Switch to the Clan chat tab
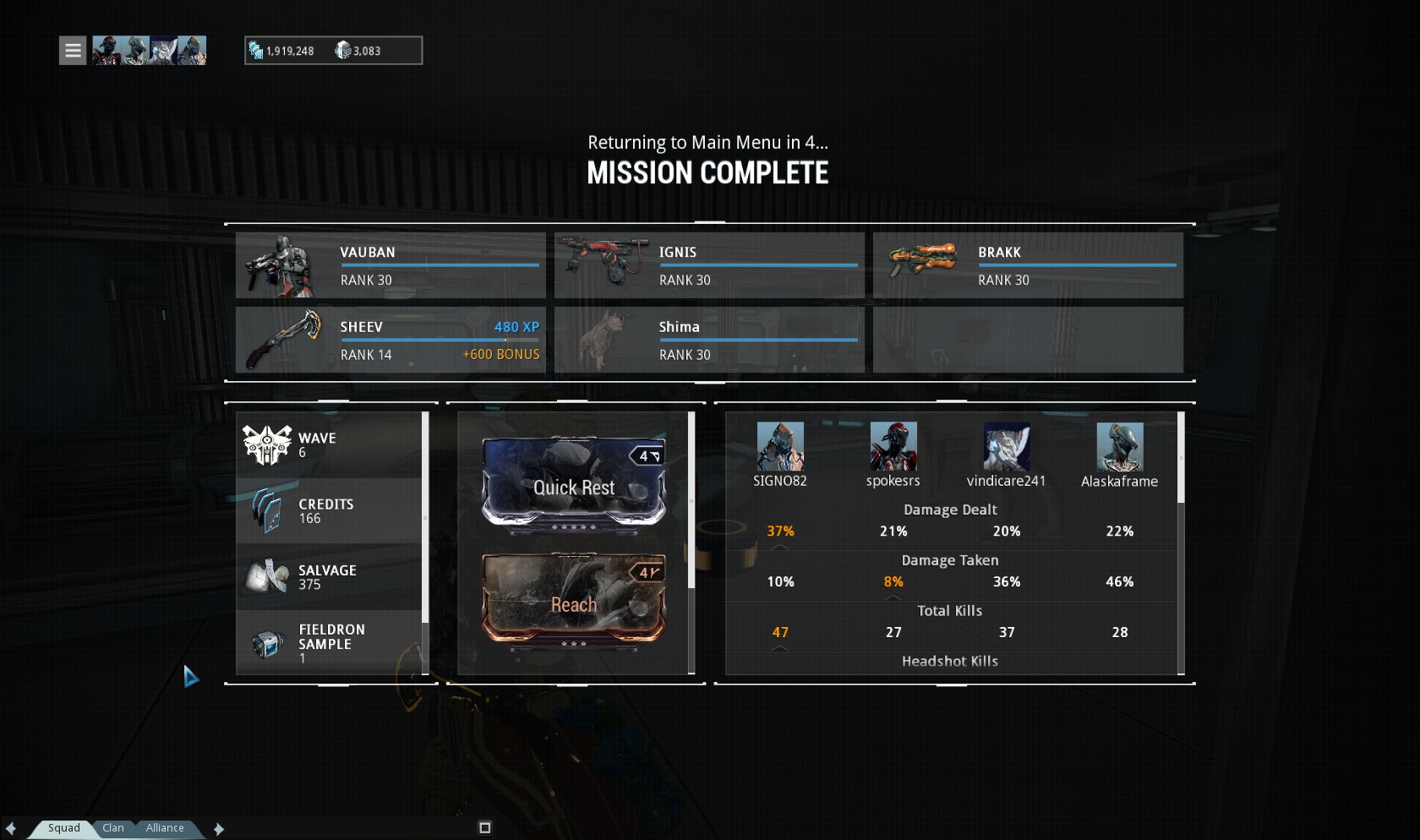 pyautogui.click(x=113, y=828)
